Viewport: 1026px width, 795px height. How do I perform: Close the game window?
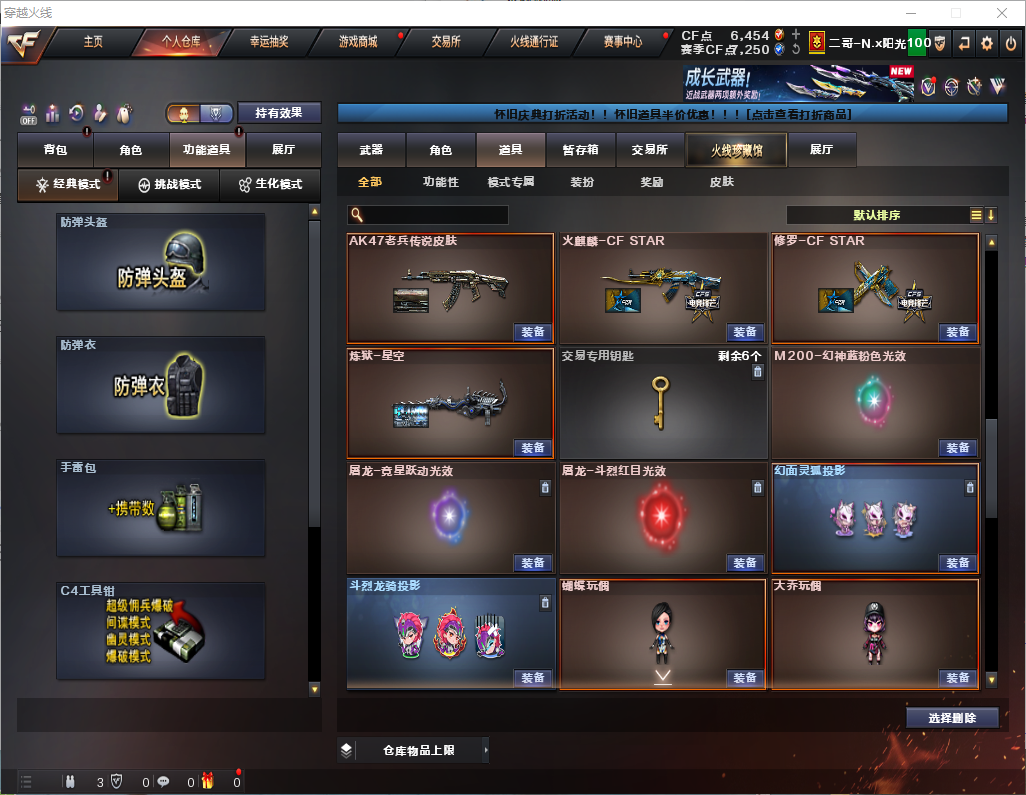click(1001, 13)
